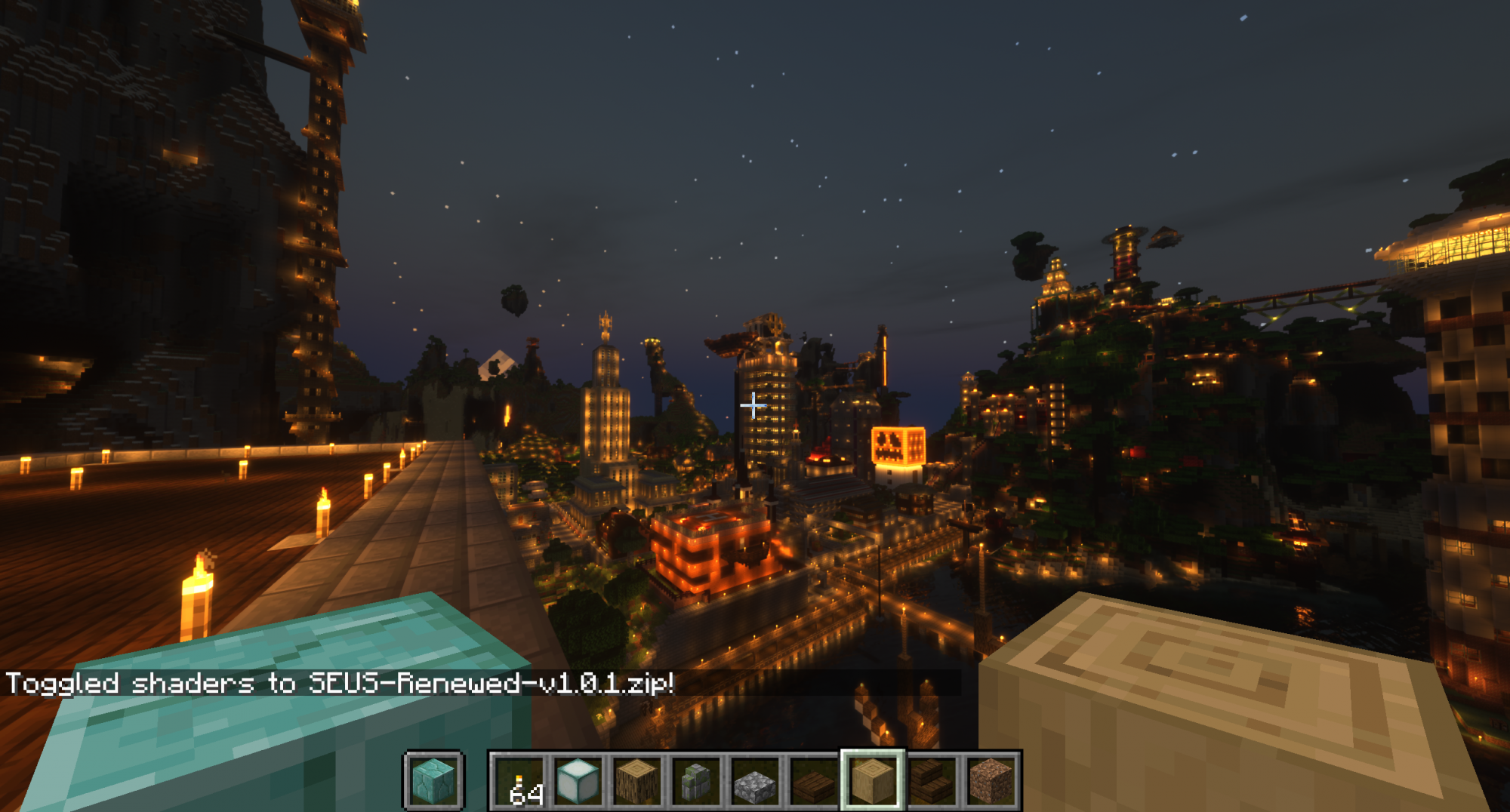The image size is (1510, 812).
Task: Choose the dark wooden slab slot
Action: pos(814,780)
